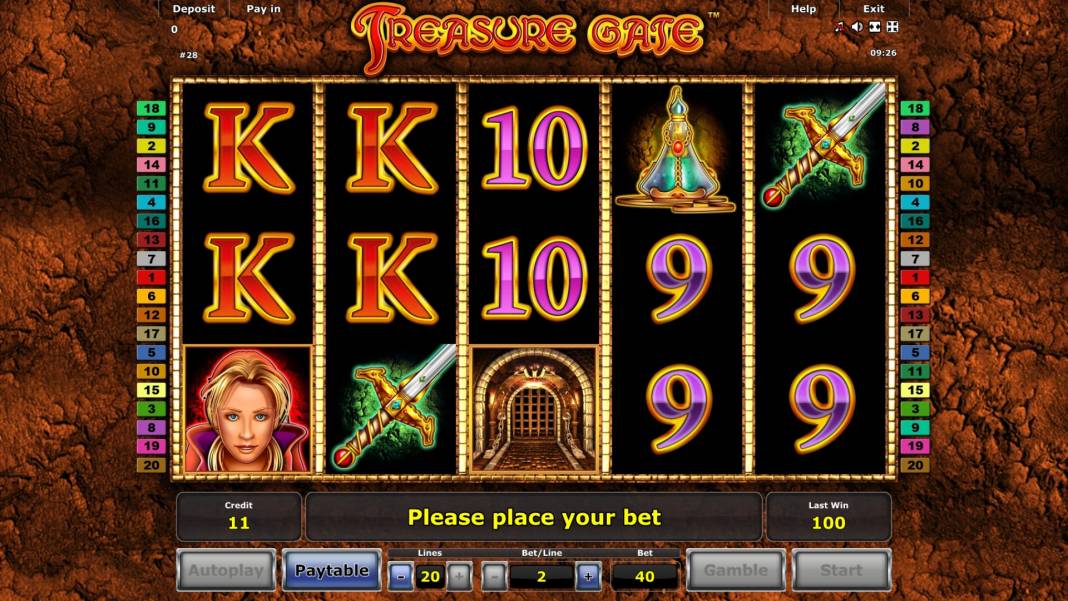Open the Help menu
The height and width of the screenshot is (601, 1068).
pos(803,9)
